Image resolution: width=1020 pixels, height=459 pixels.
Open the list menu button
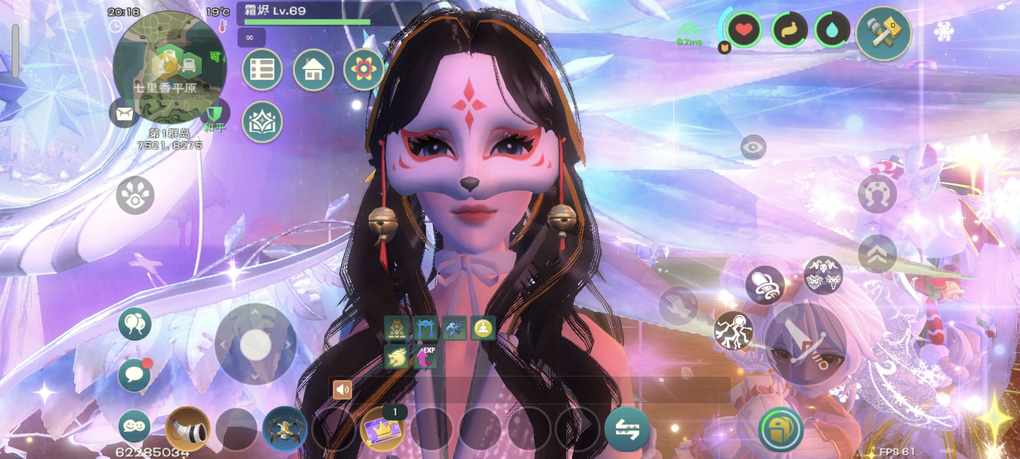[262, 69]
